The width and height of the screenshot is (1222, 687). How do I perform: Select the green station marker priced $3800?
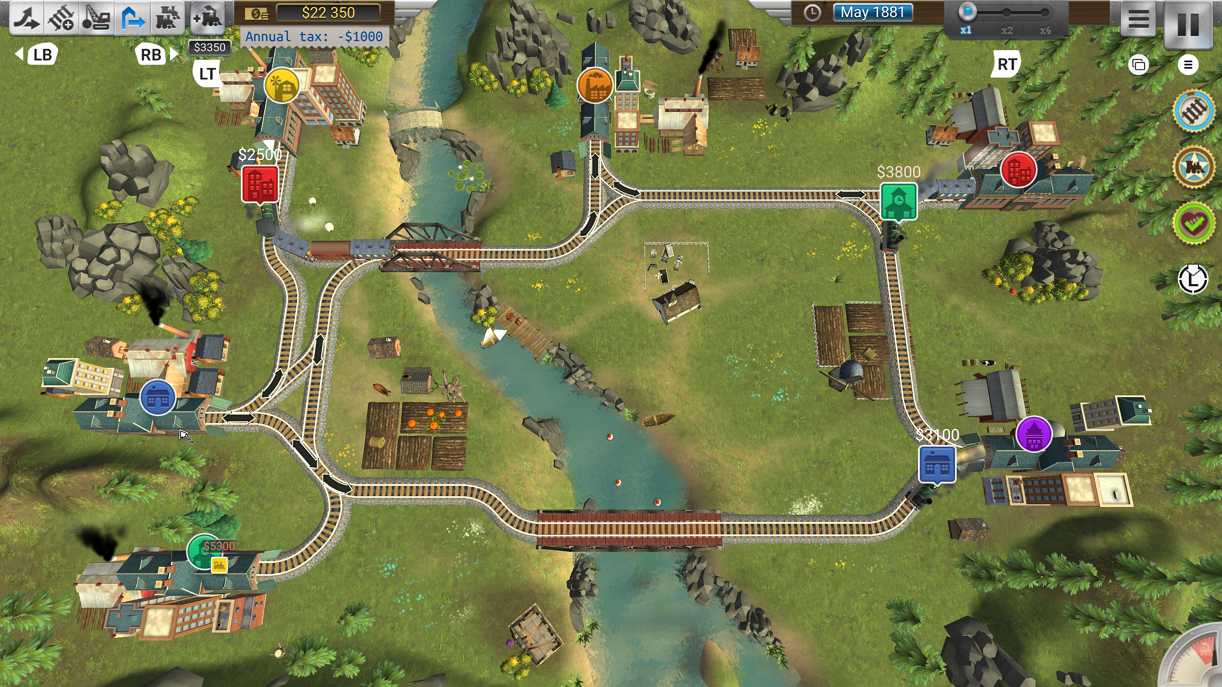click(898, 202)
